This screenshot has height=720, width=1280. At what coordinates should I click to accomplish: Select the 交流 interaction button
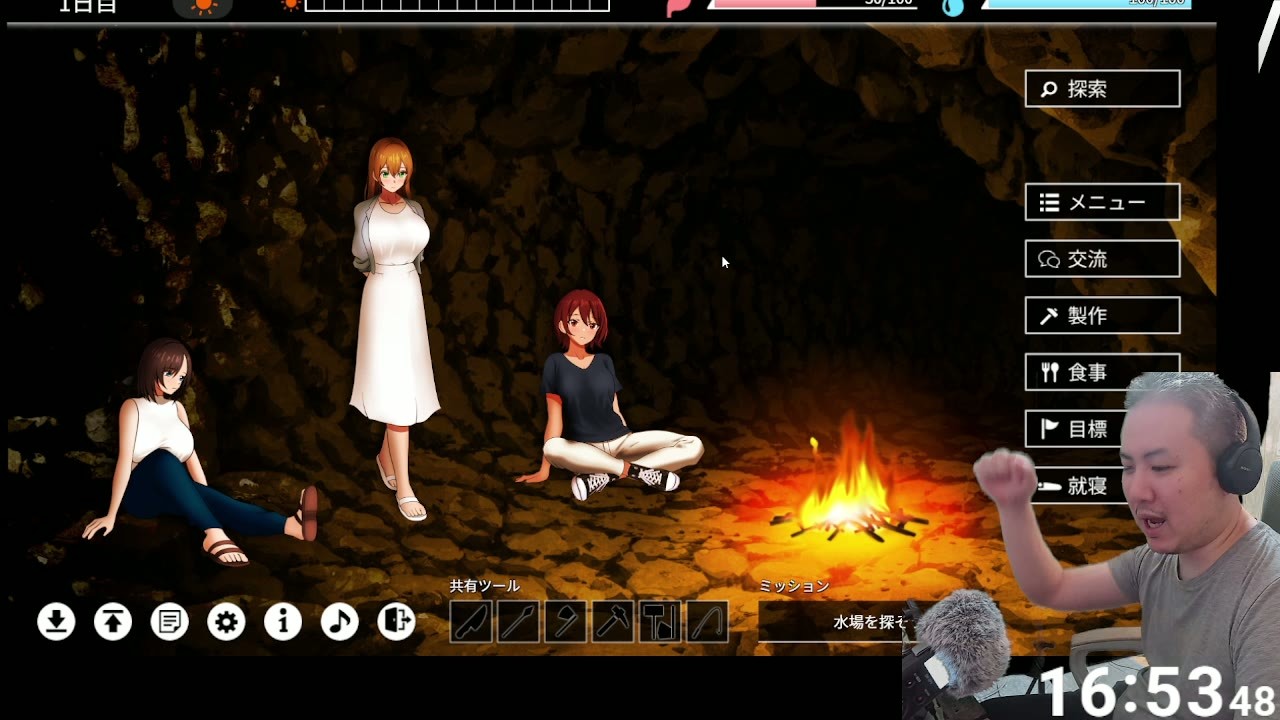[1102, 259]
